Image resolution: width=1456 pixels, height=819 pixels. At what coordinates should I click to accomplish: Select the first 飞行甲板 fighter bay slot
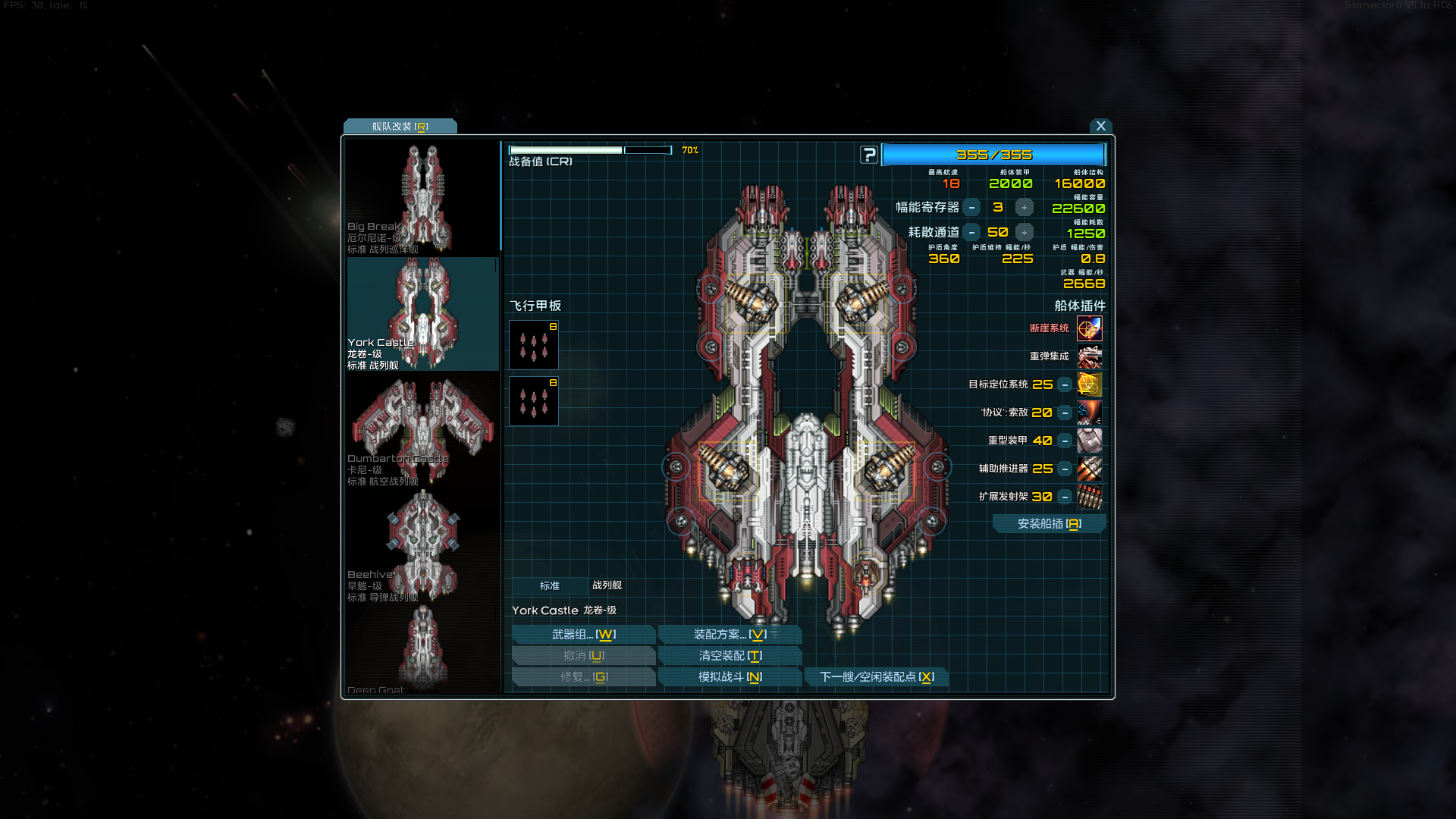[x=533, y=345]
